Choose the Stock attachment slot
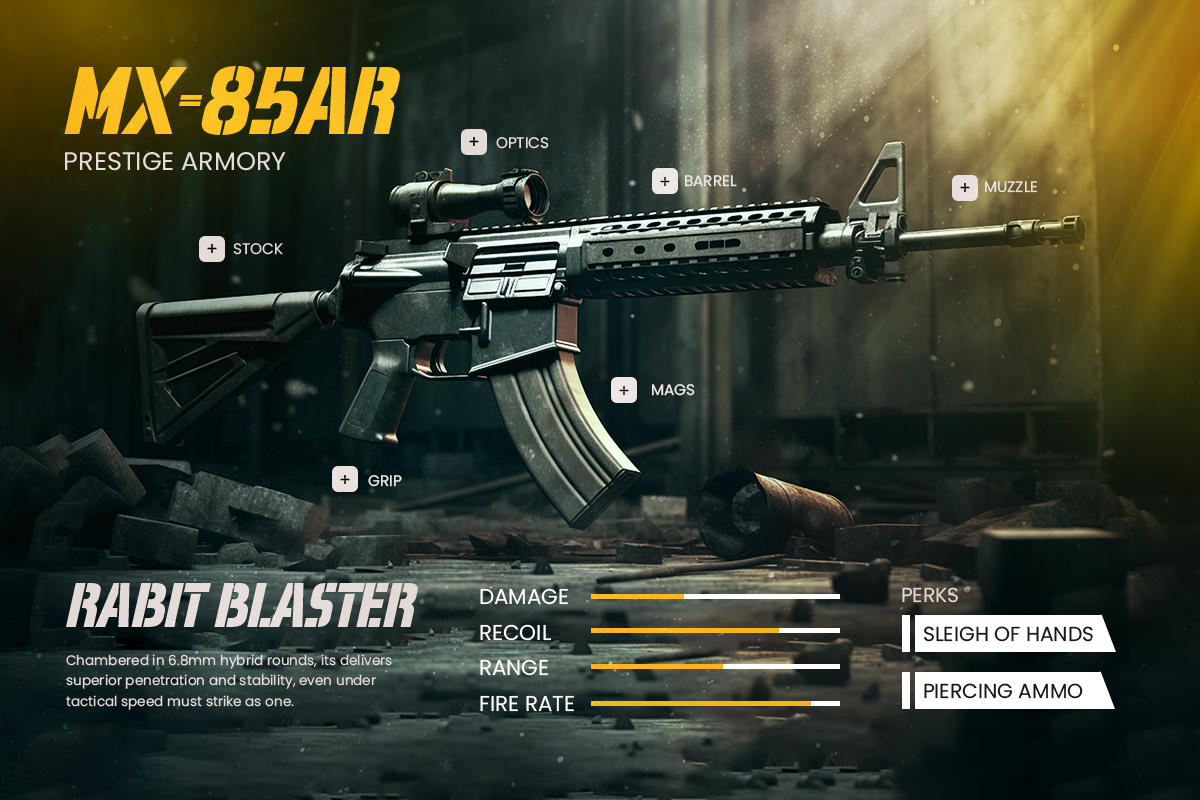 212,249
